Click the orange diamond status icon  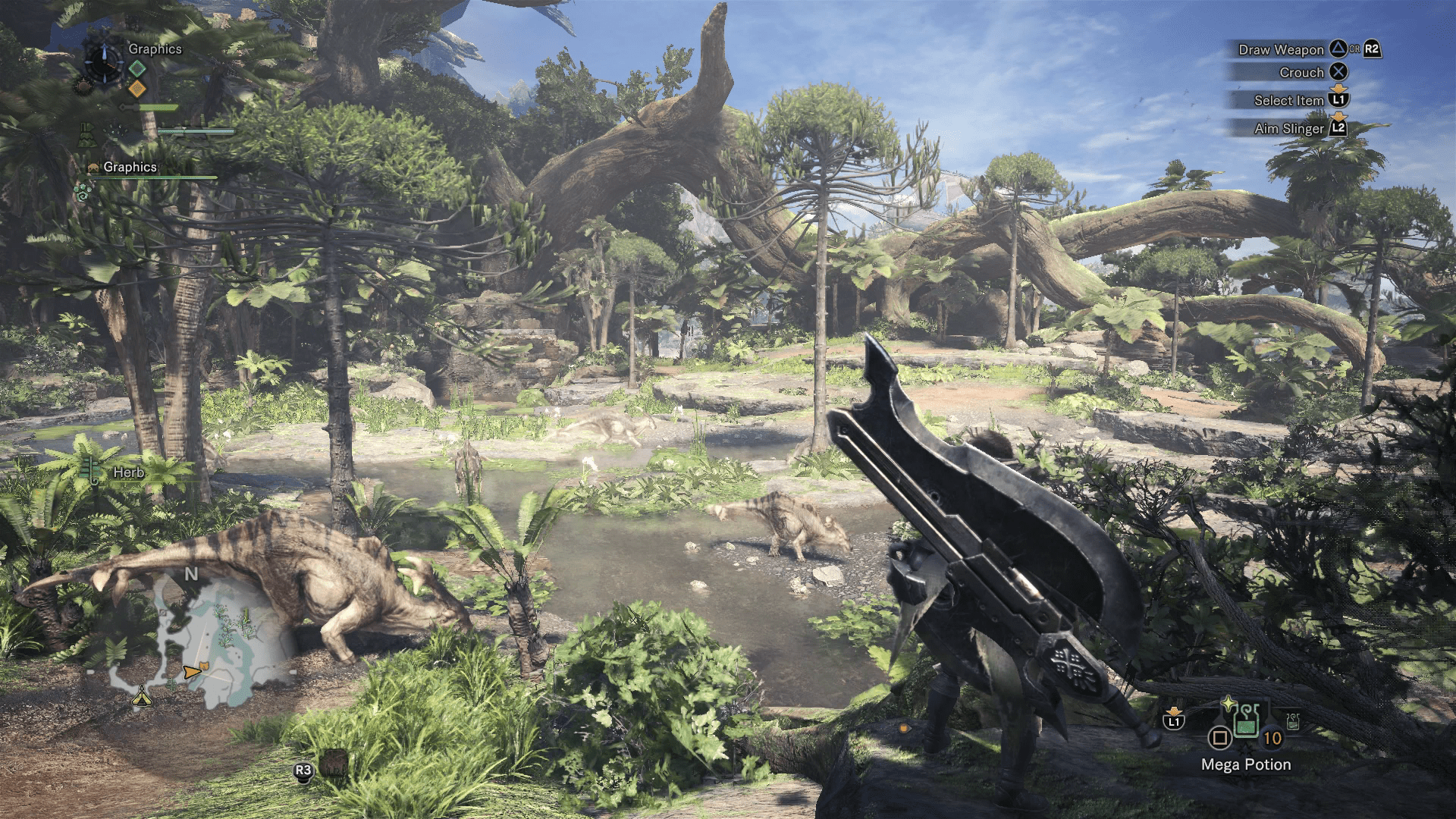pyautogui.click(x=137, y=89)
